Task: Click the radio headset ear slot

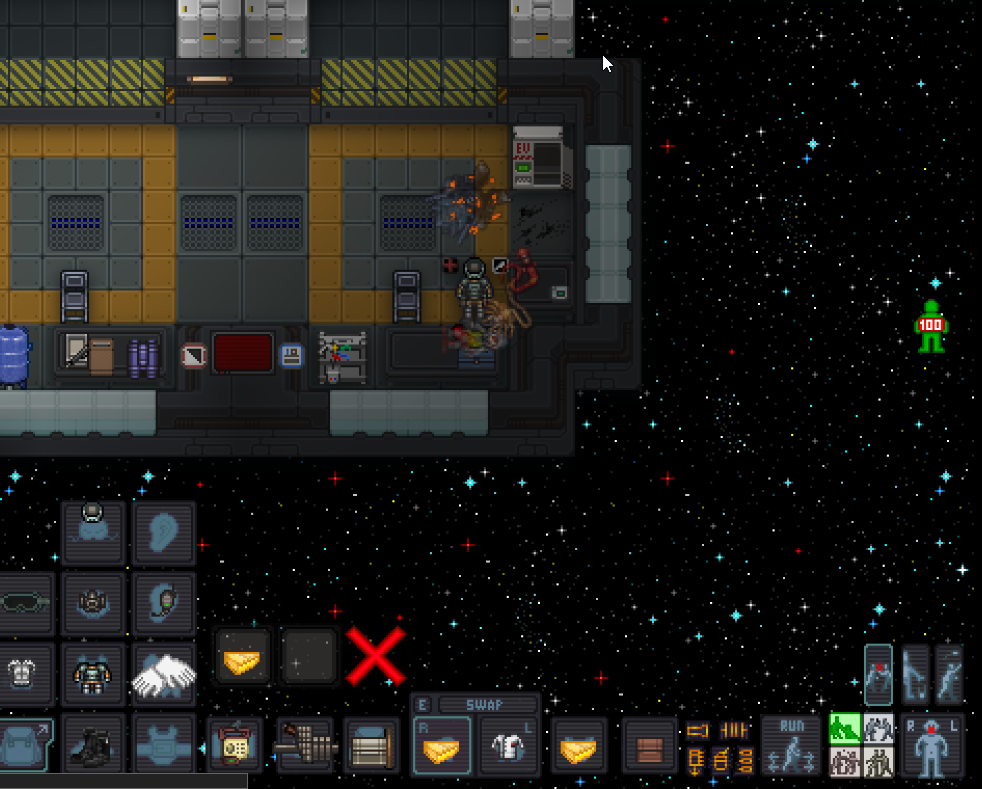Action: pos(164,603)
